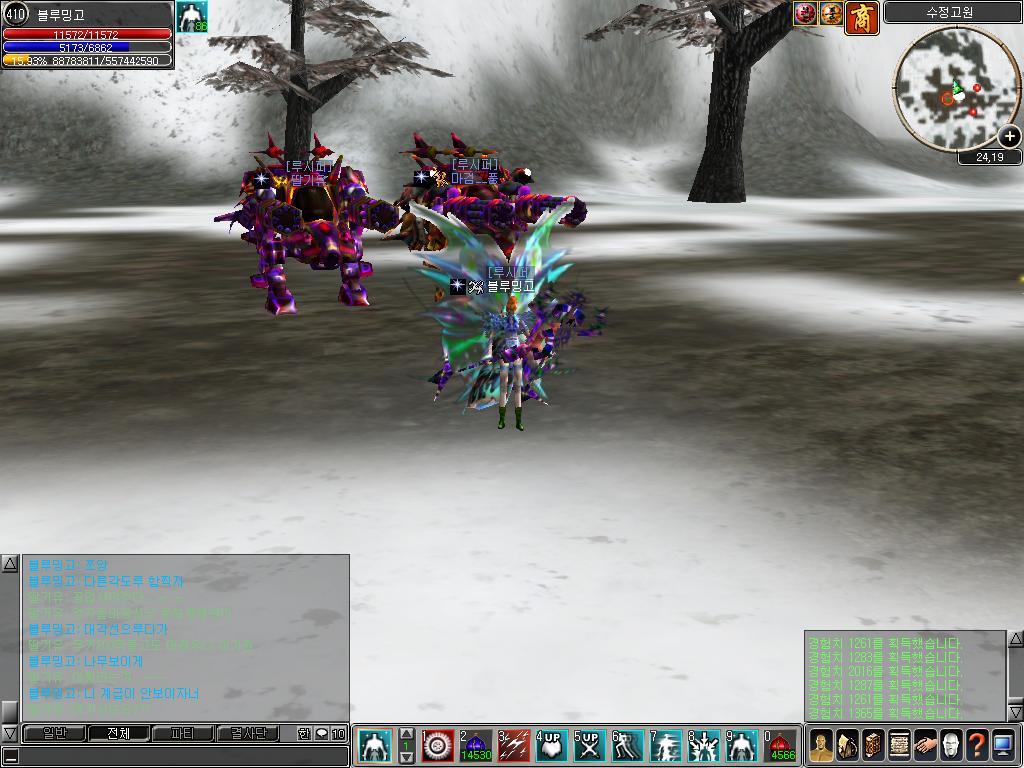
Task: Open the red 商 merchant icon
Action: coord(861,16)
